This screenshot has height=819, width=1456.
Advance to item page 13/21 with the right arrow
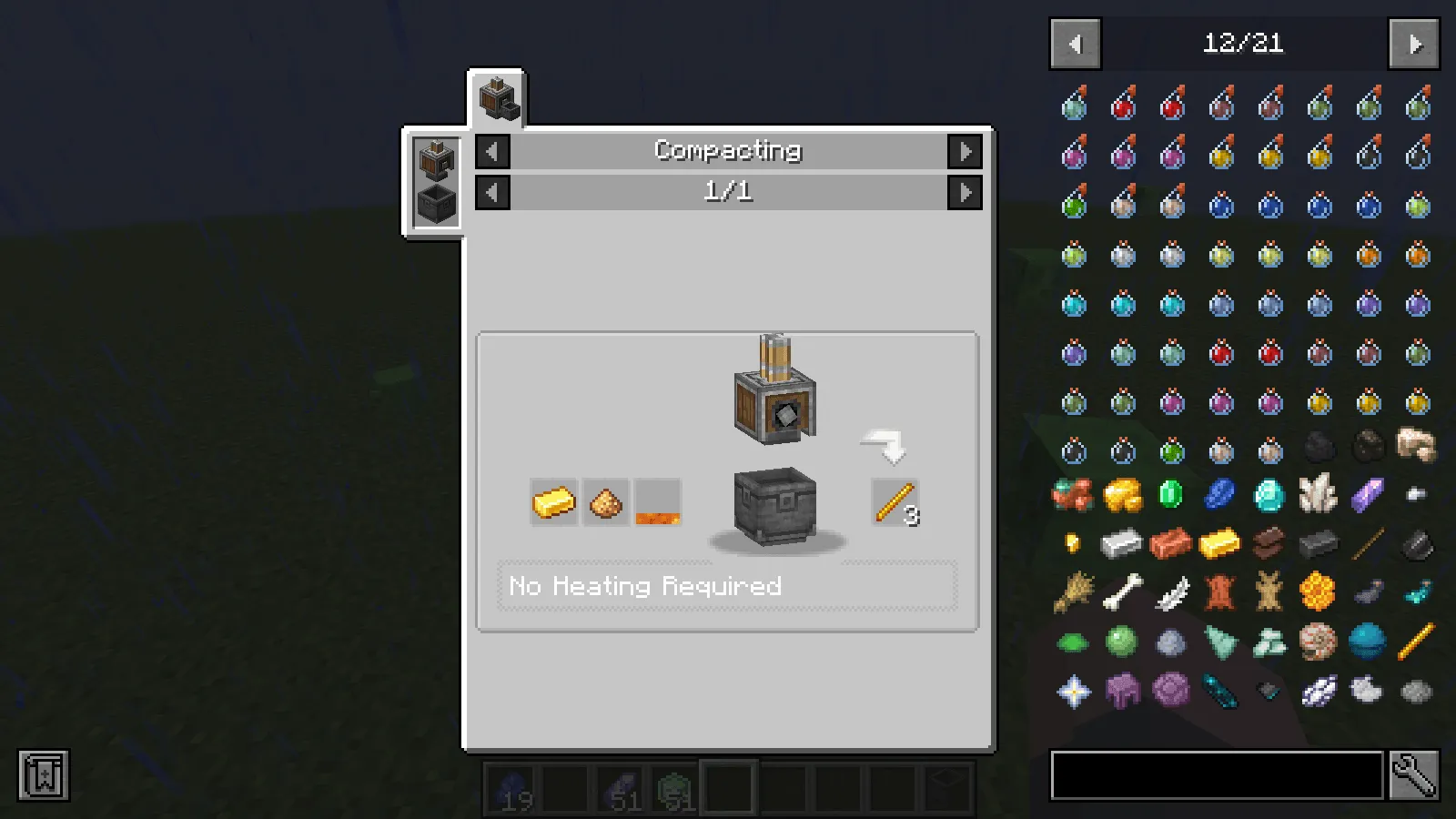point(1413,44)
